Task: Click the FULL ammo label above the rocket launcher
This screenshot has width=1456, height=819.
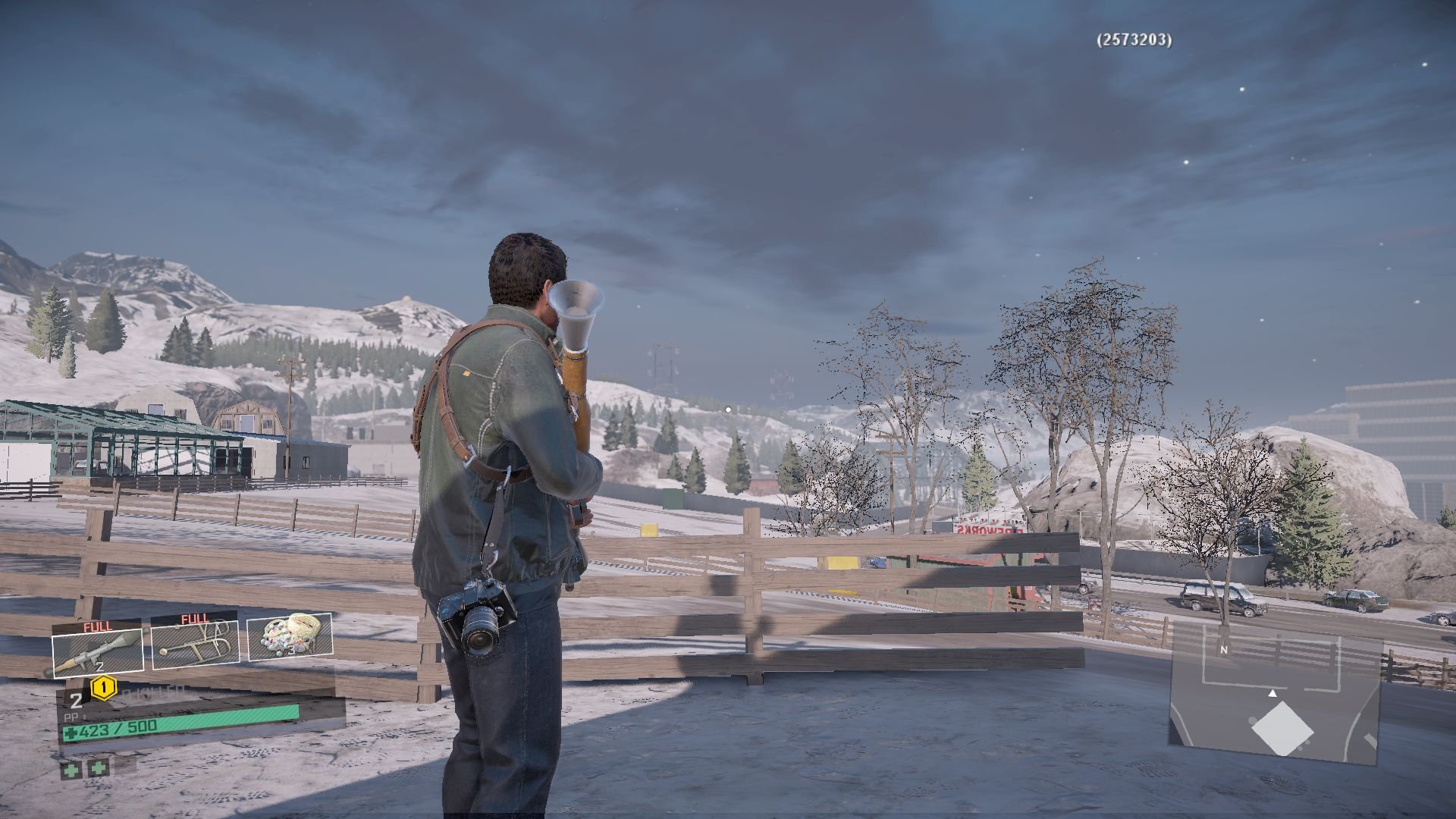Action: coord(97,625)
